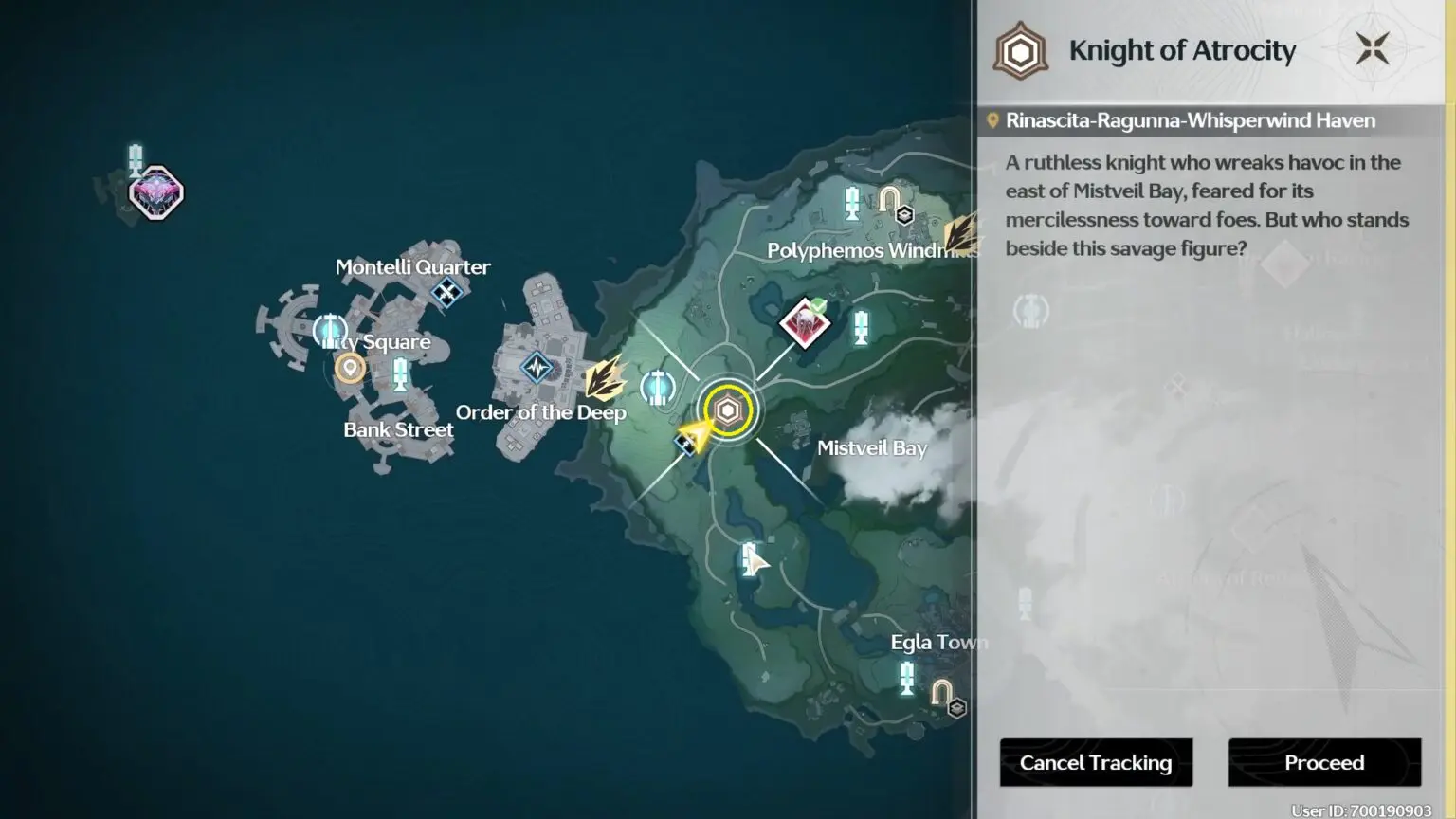This screenshot has height=819, width=1456.
Task: Close the Knight of Atrocity panel
Action: [1372, 49]
